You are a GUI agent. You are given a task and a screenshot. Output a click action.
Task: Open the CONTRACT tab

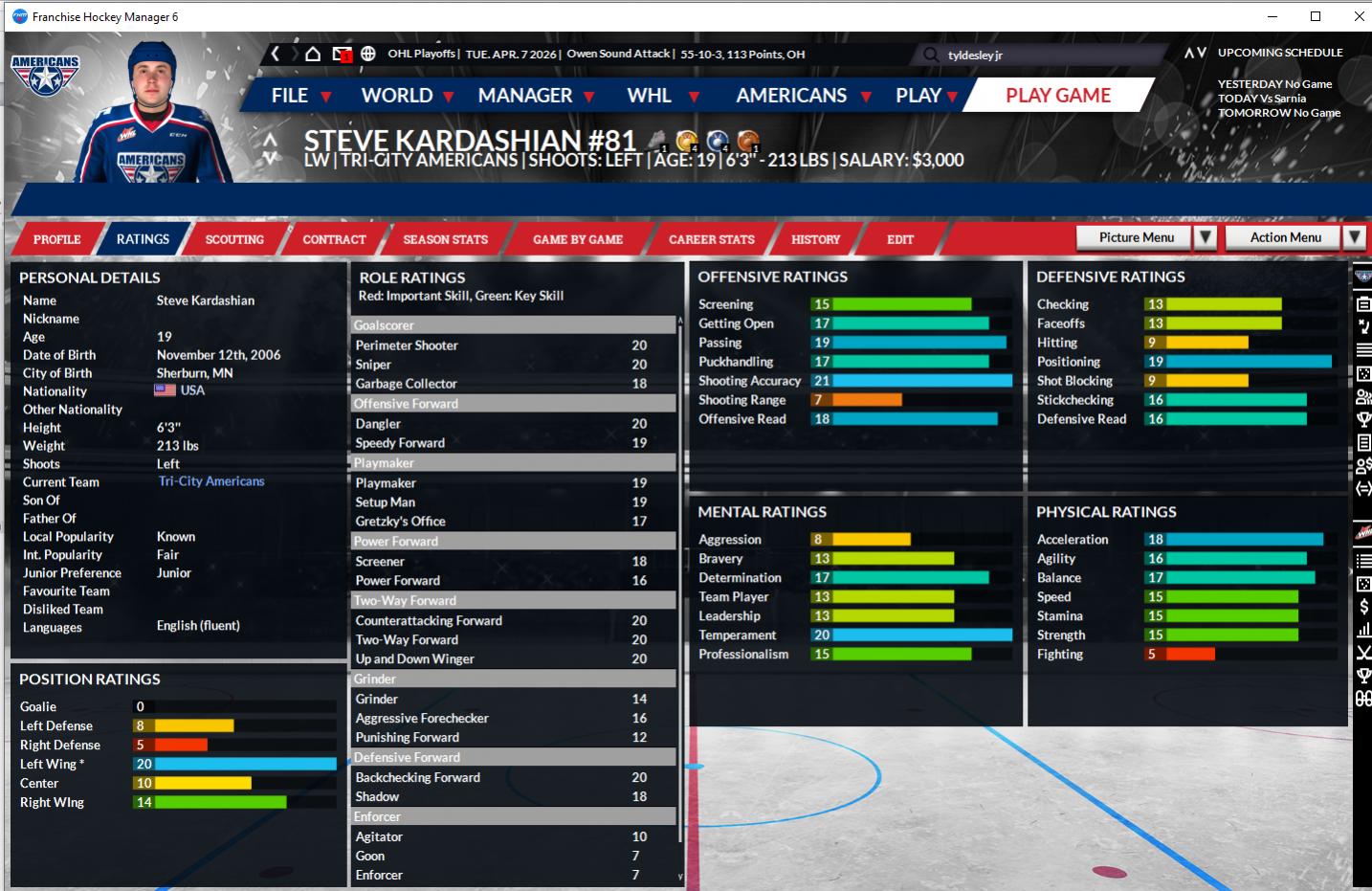[334, 239]
